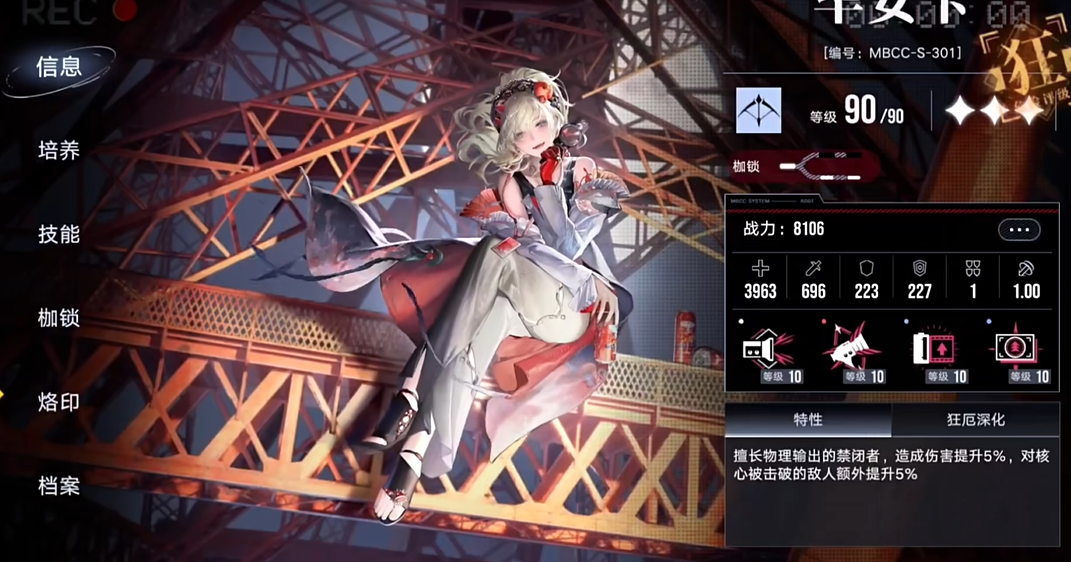1071x562 pixels.
Task: Open the 信息 info menu entry
Action: point(59,67)
